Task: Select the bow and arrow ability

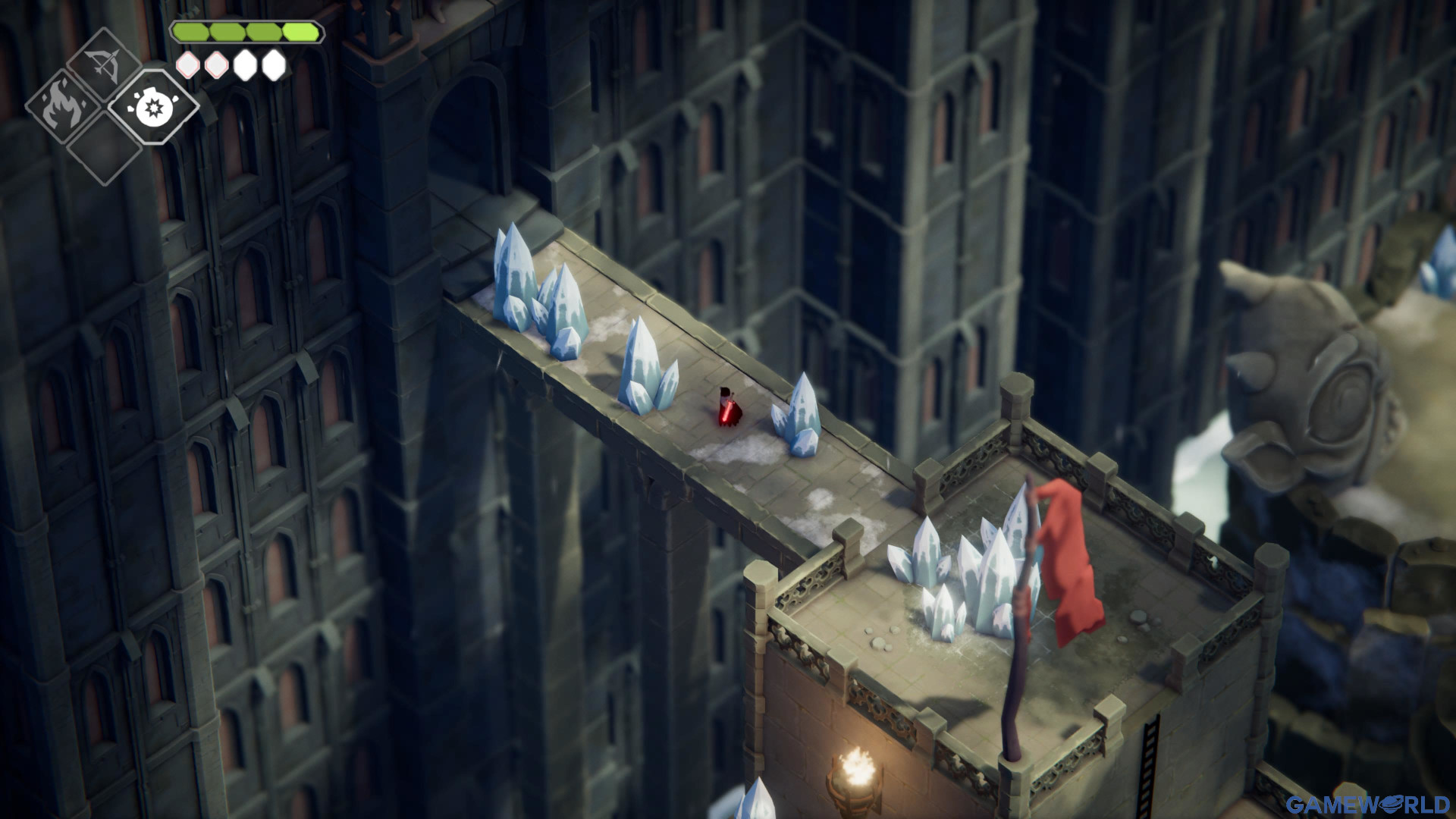Action: [x=104, y=66]
